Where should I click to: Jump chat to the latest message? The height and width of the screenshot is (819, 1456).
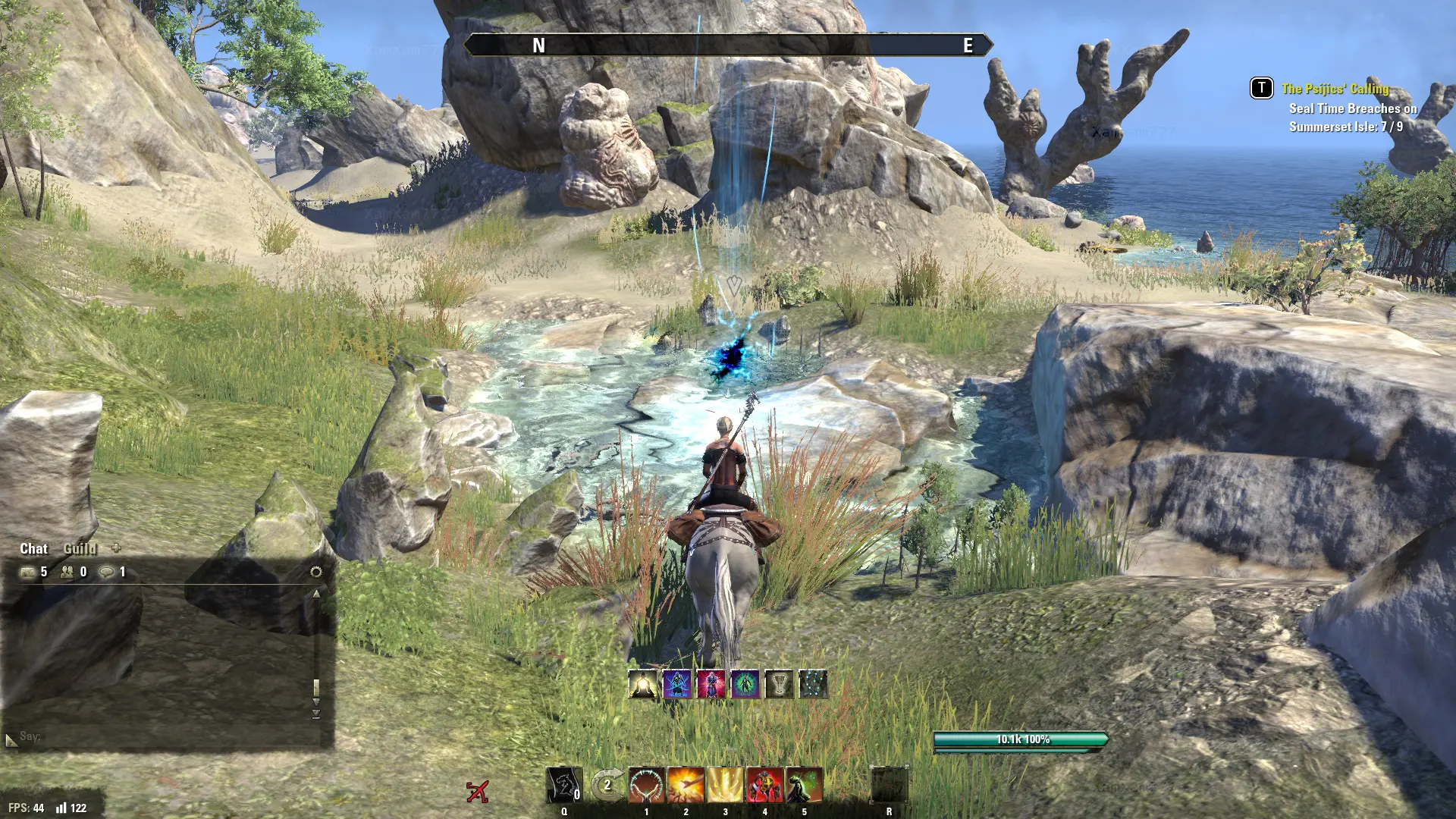pyautogui.click(x=316, y=714)
